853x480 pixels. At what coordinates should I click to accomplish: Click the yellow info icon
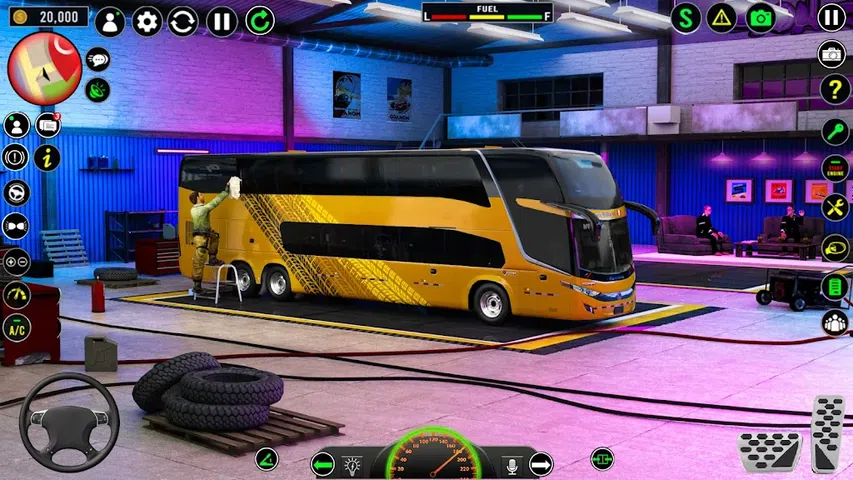tap(47, 157)
